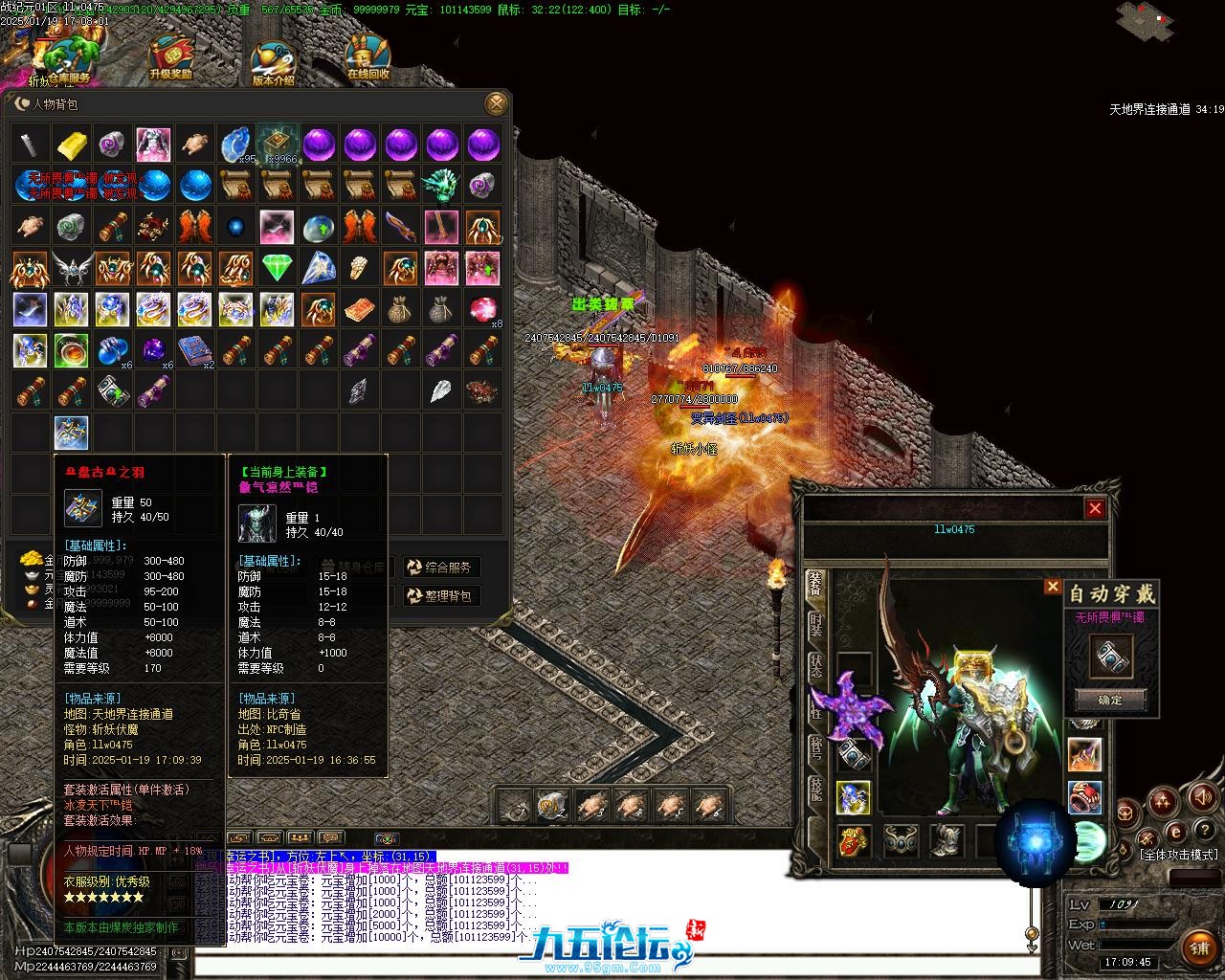Open the 在线回收 online recycle icon
Screen dimensions: 1225x980
click(368, 57)
